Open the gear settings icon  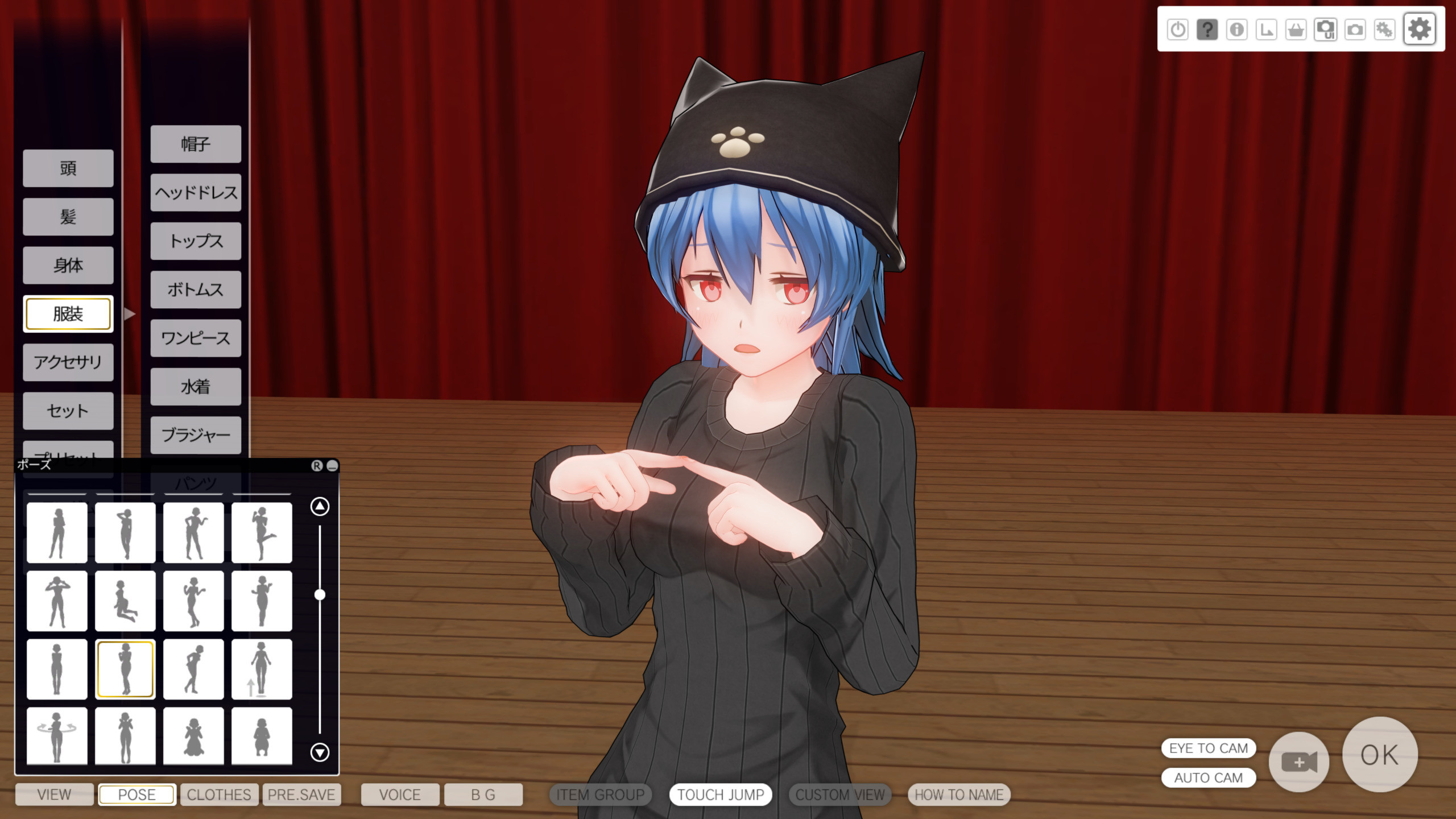pos(1420,29)
